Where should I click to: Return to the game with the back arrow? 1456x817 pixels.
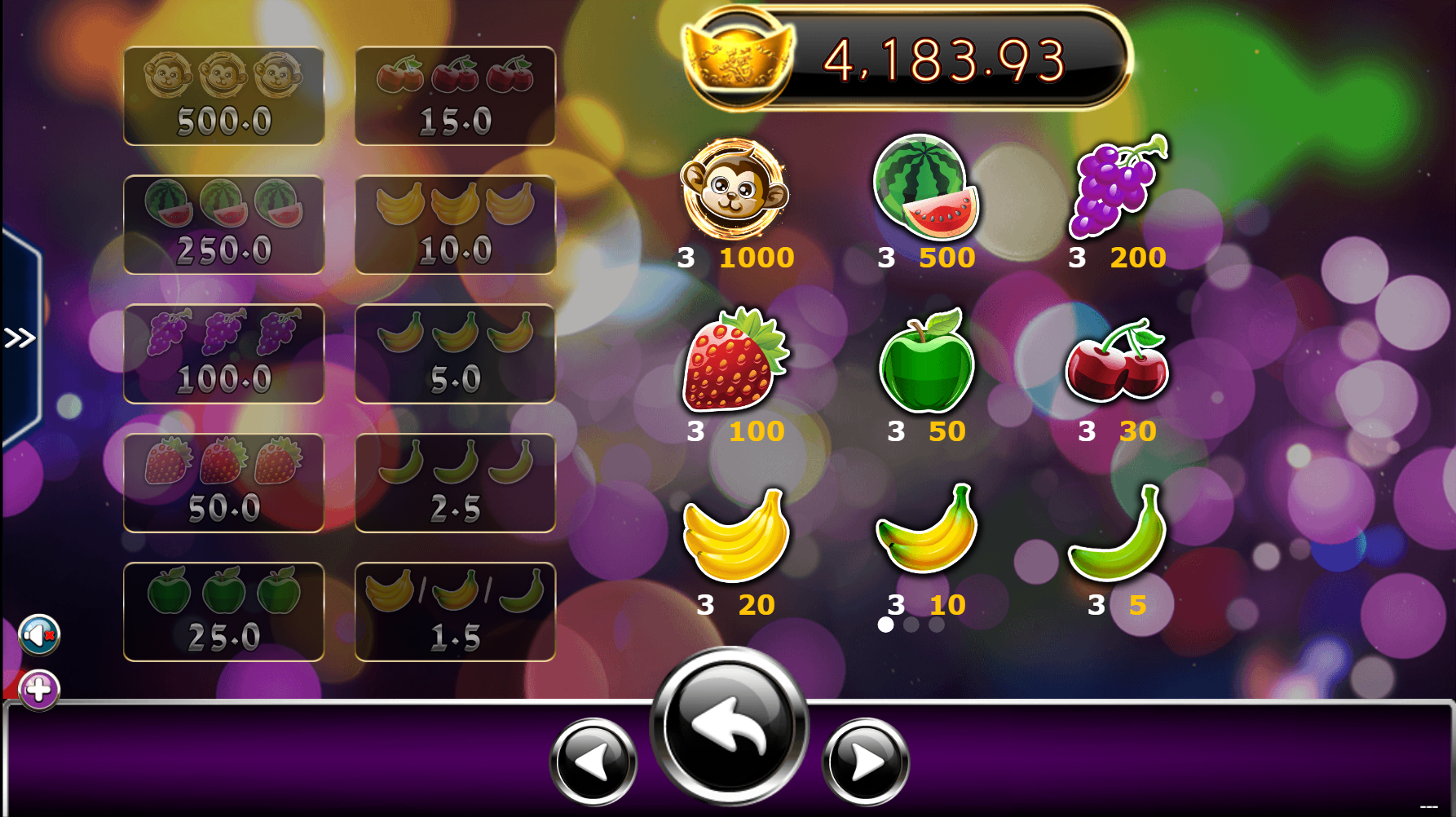pyautogui.click(x=729, y=726)
